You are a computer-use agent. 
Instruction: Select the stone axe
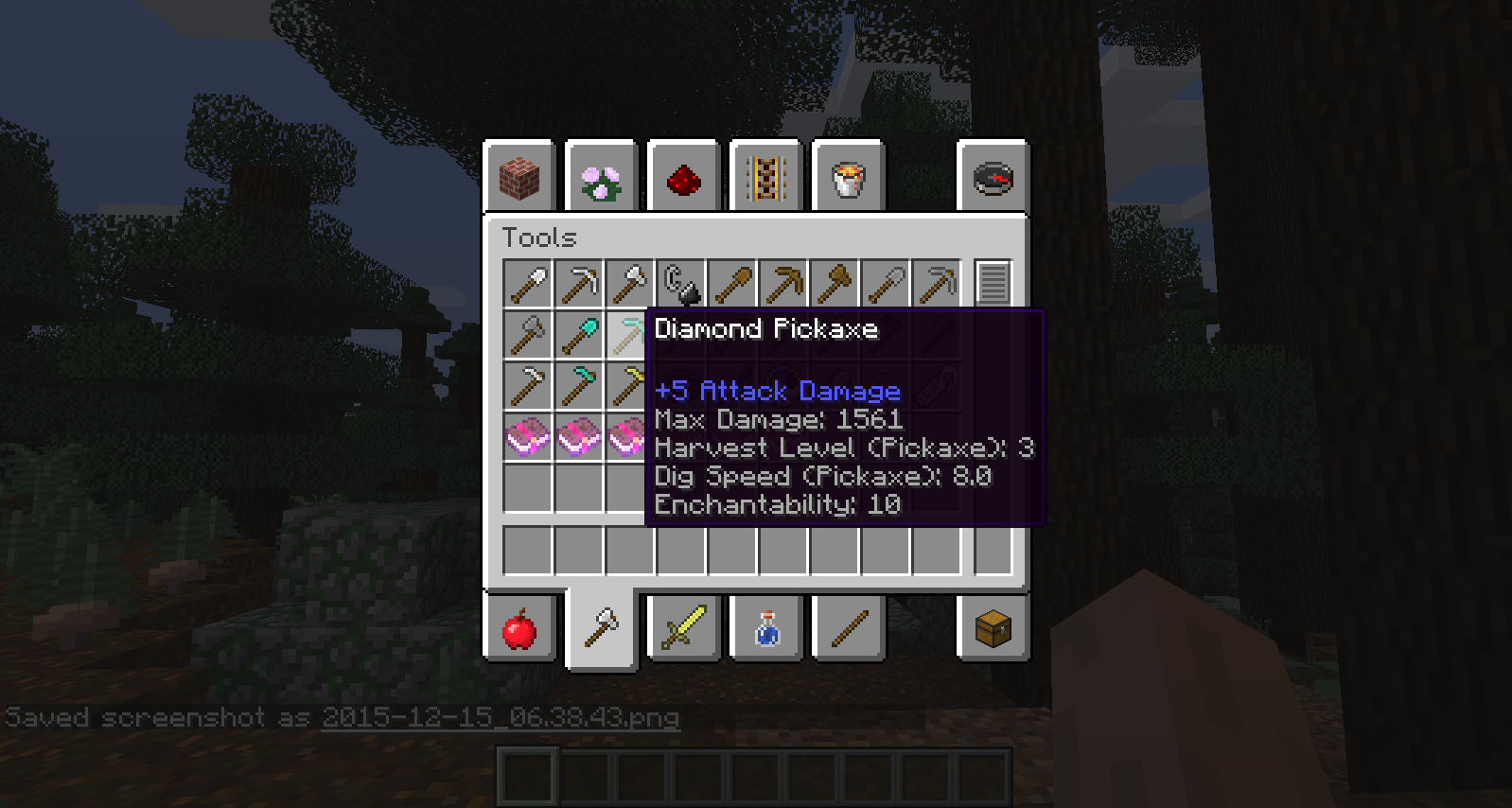coord(527,334)
